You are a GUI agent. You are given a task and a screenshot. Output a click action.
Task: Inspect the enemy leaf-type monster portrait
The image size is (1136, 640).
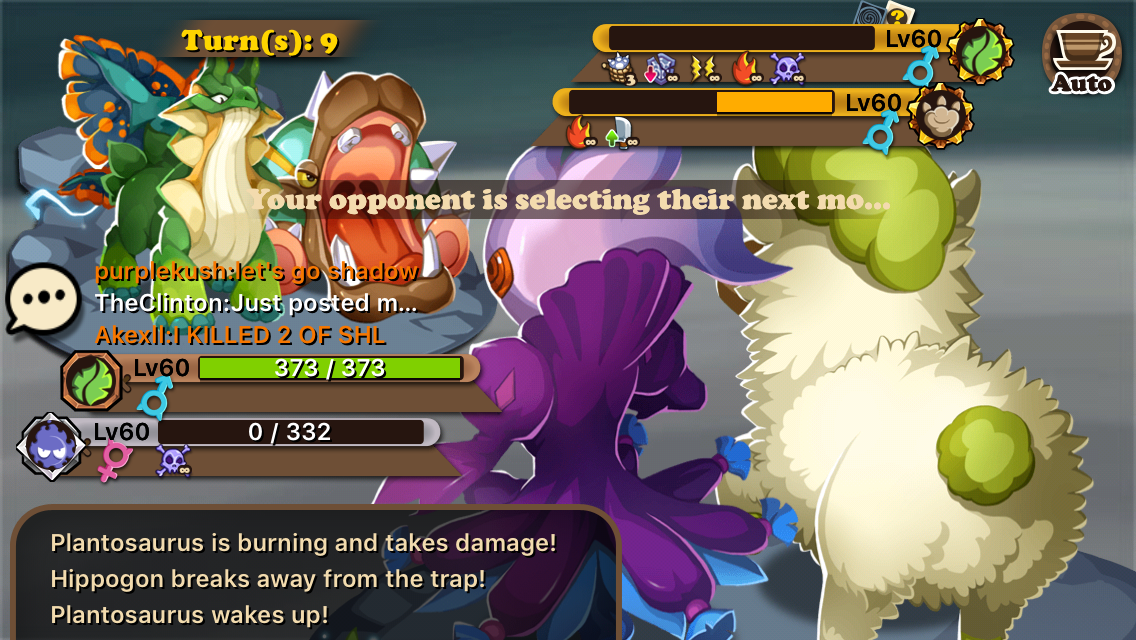click(980, 52)
